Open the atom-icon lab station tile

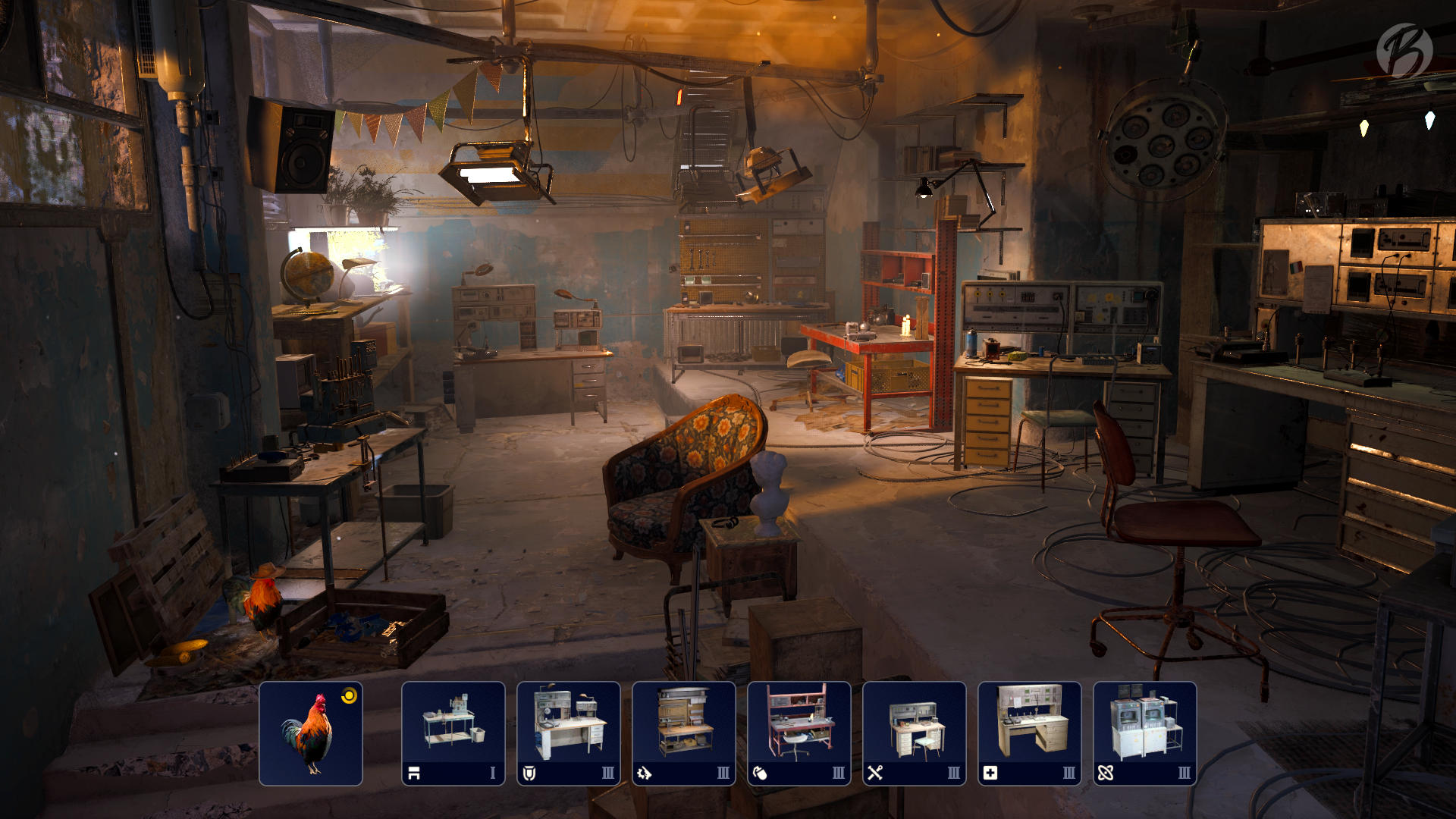pos(1145,733)
